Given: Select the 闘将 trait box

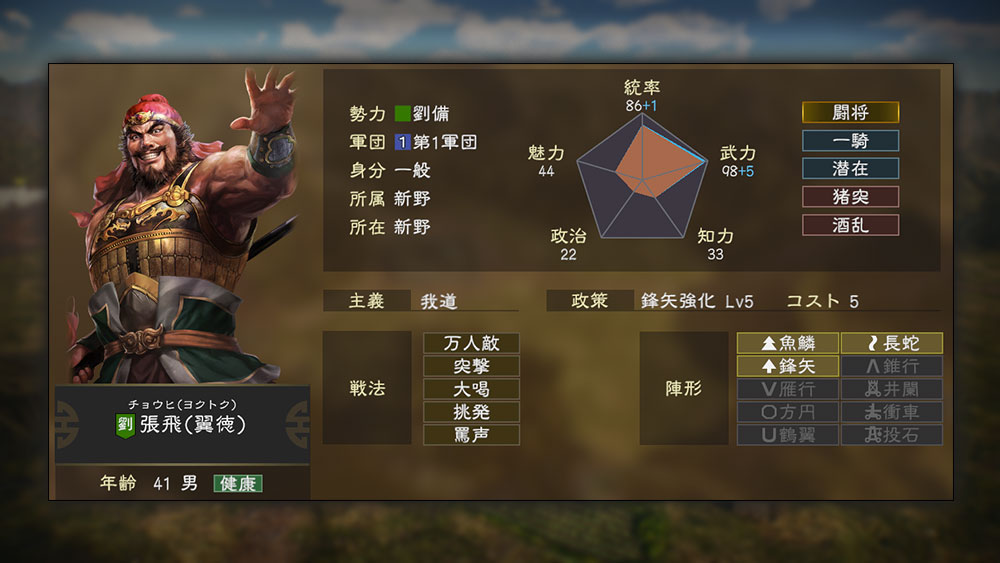Looking at the screenshot, I should point(850,113).
